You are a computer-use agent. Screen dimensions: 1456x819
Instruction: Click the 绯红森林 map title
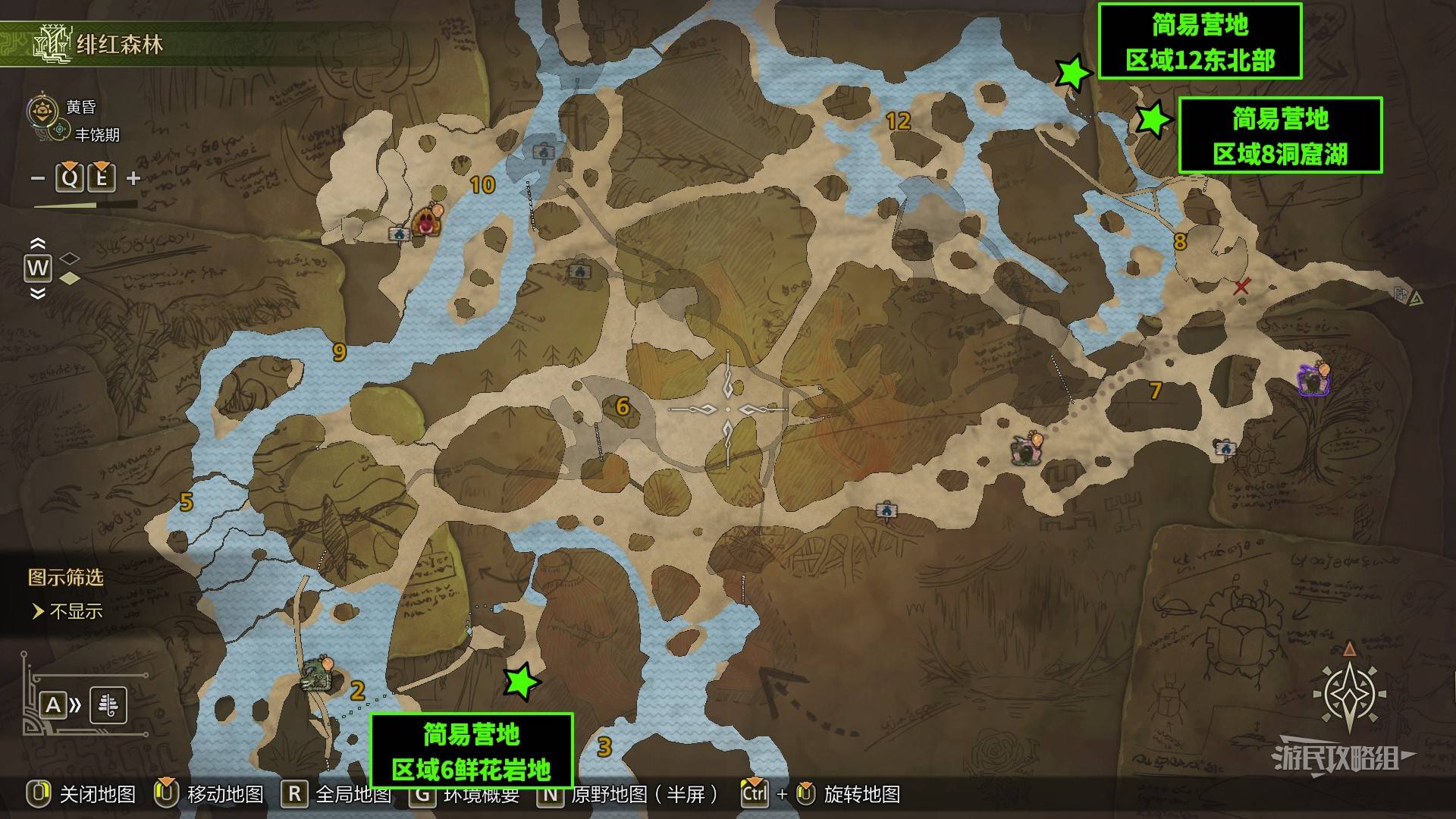click(x=119, y=45)
